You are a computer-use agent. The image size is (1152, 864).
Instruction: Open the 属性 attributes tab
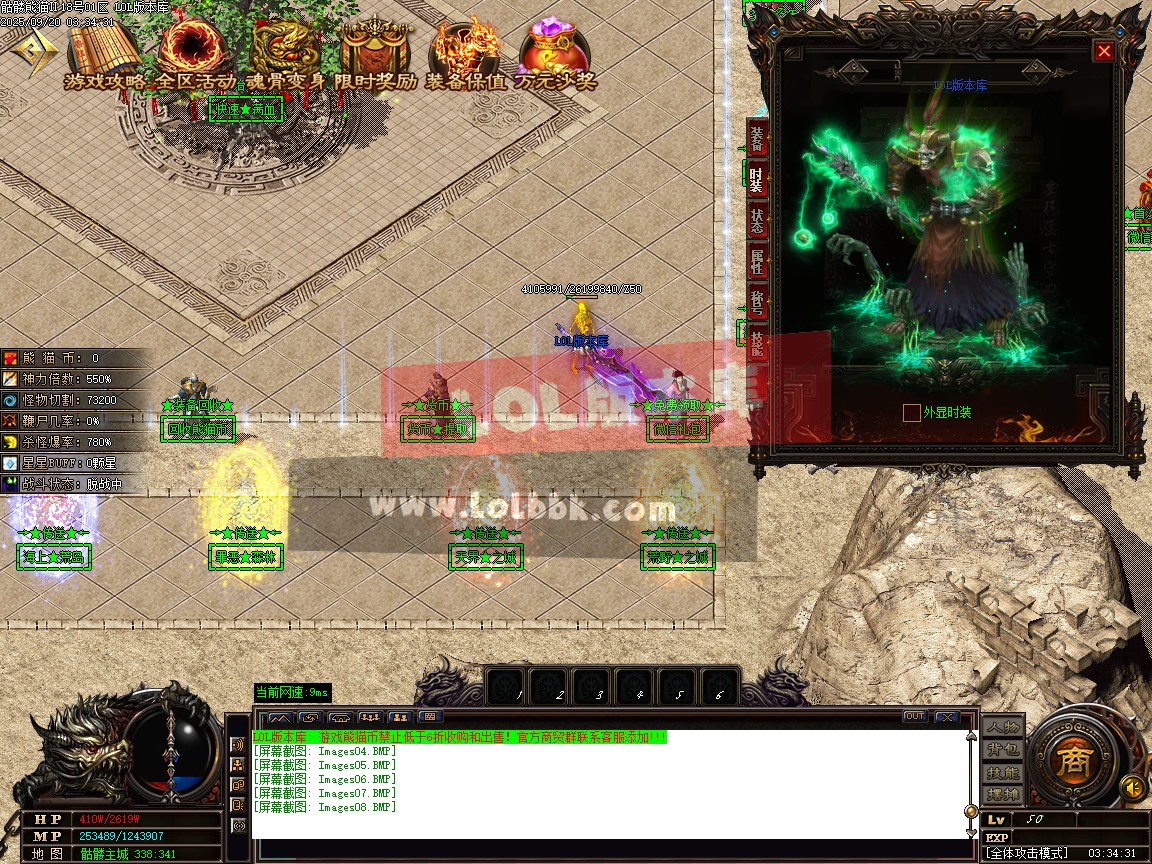(x=757, y=261)
